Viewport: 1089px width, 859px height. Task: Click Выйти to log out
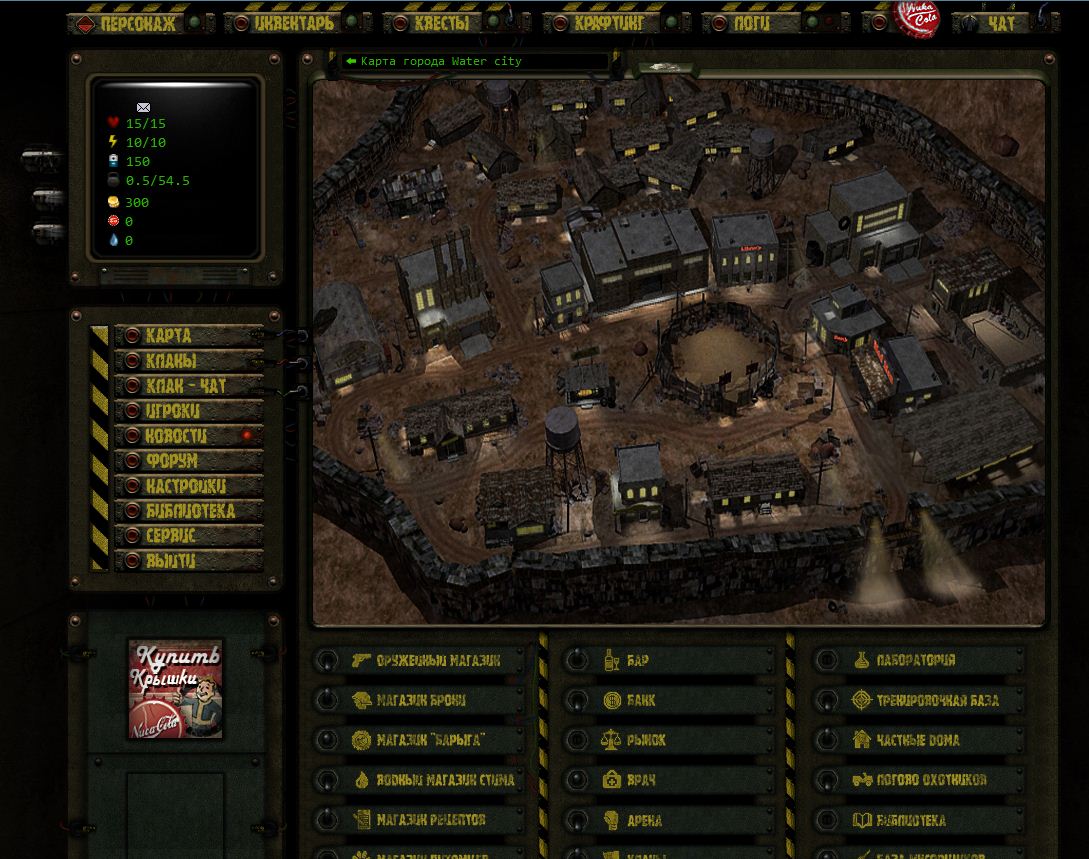click(188, 561)
